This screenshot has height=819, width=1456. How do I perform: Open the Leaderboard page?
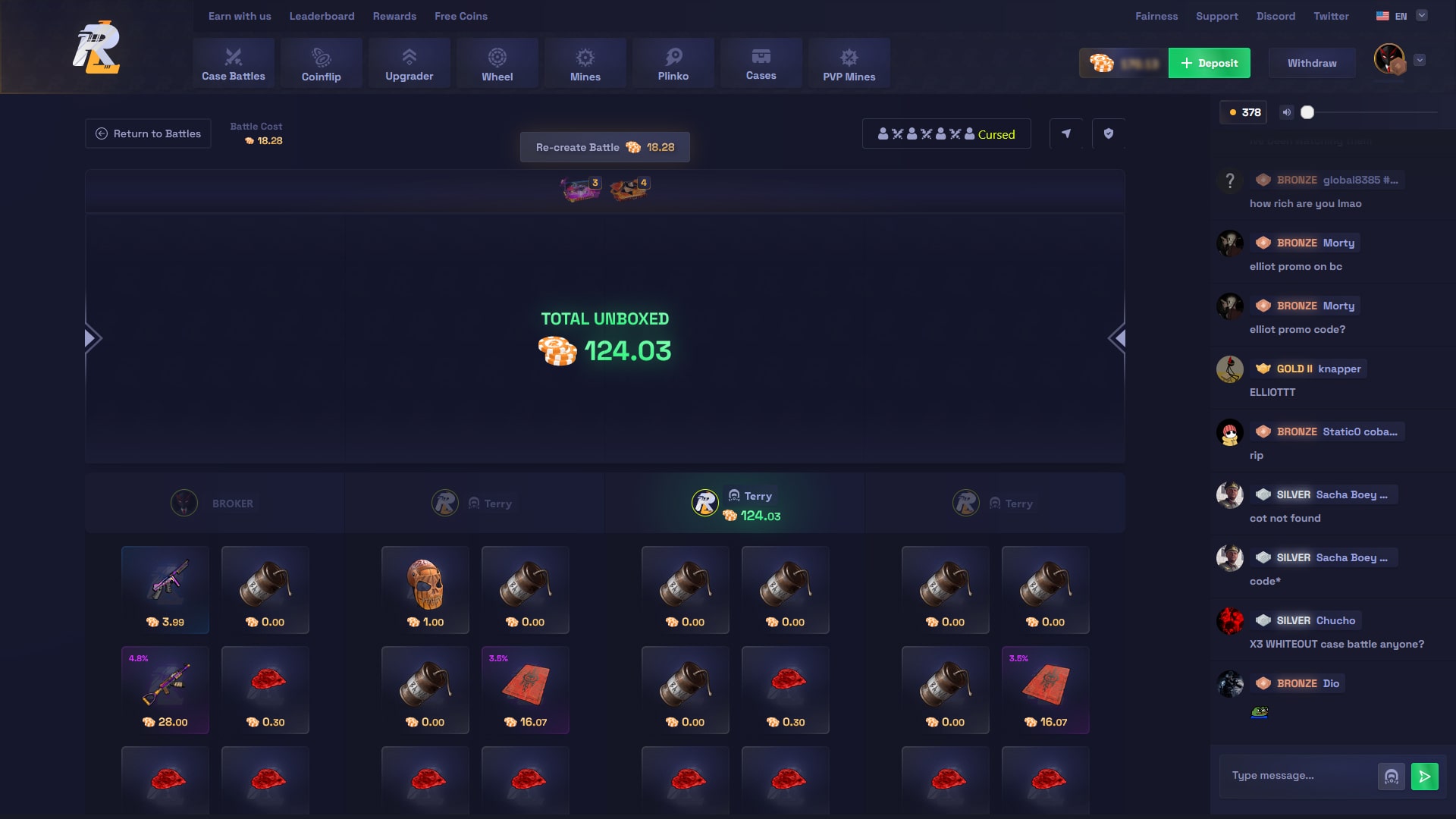pyautogui.click(x=322, y=16)
